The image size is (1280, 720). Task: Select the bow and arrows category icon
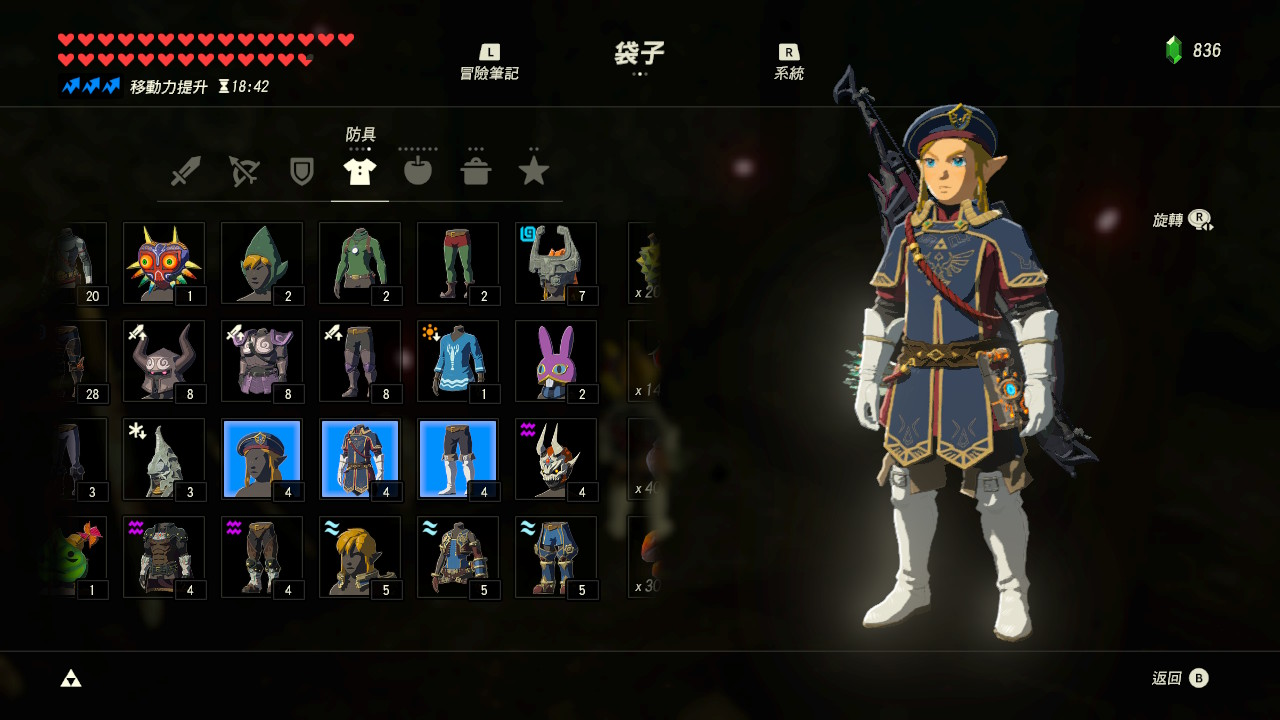(243, 170)
